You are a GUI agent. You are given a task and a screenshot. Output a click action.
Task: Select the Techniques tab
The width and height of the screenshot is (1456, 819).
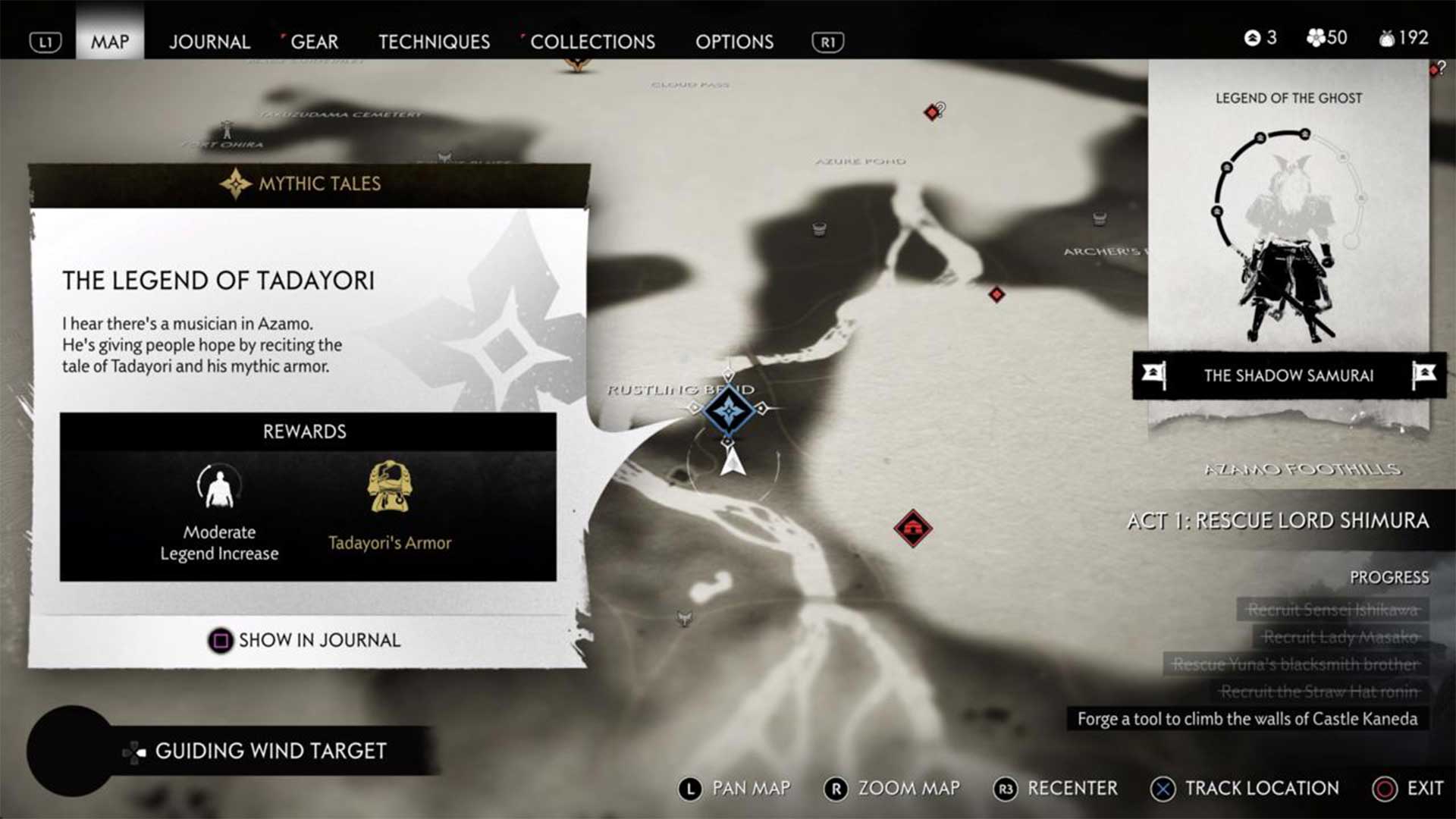434,42
